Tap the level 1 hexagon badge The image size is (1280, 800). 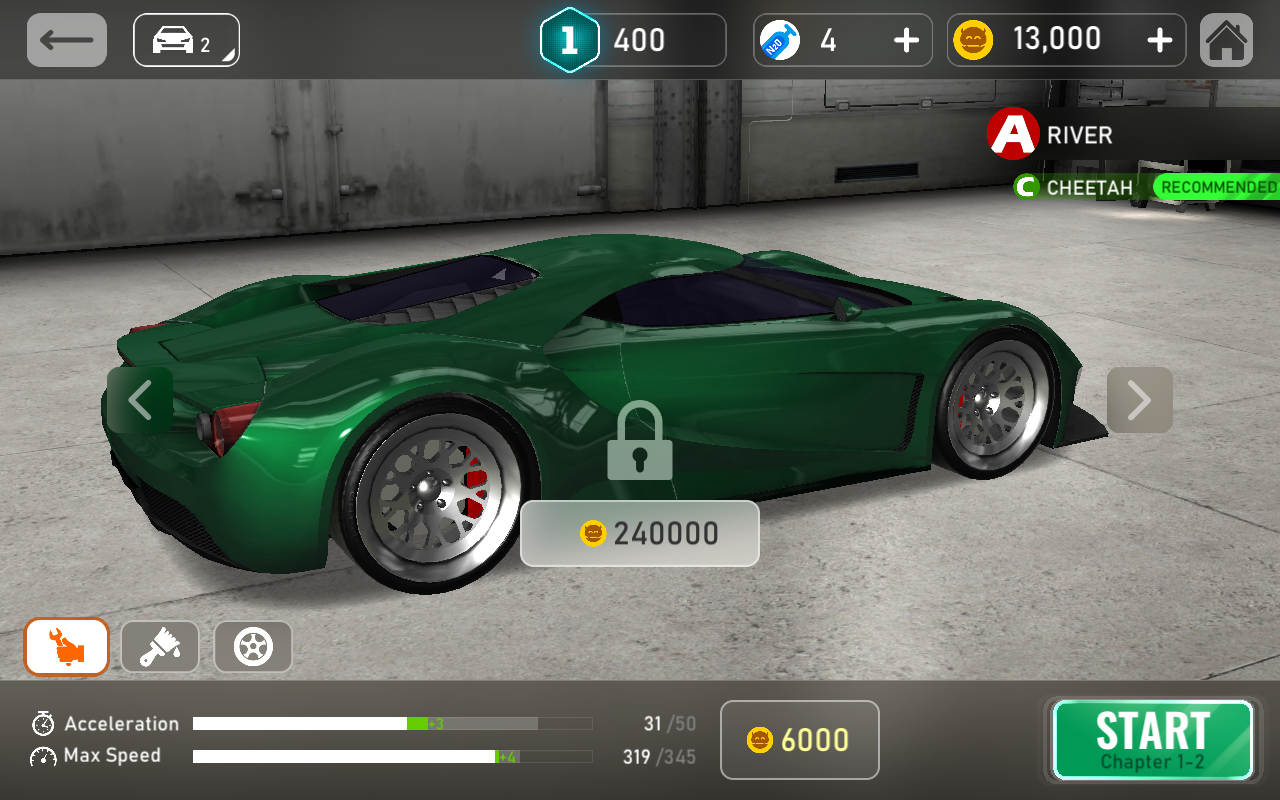[x=569, y=40]
